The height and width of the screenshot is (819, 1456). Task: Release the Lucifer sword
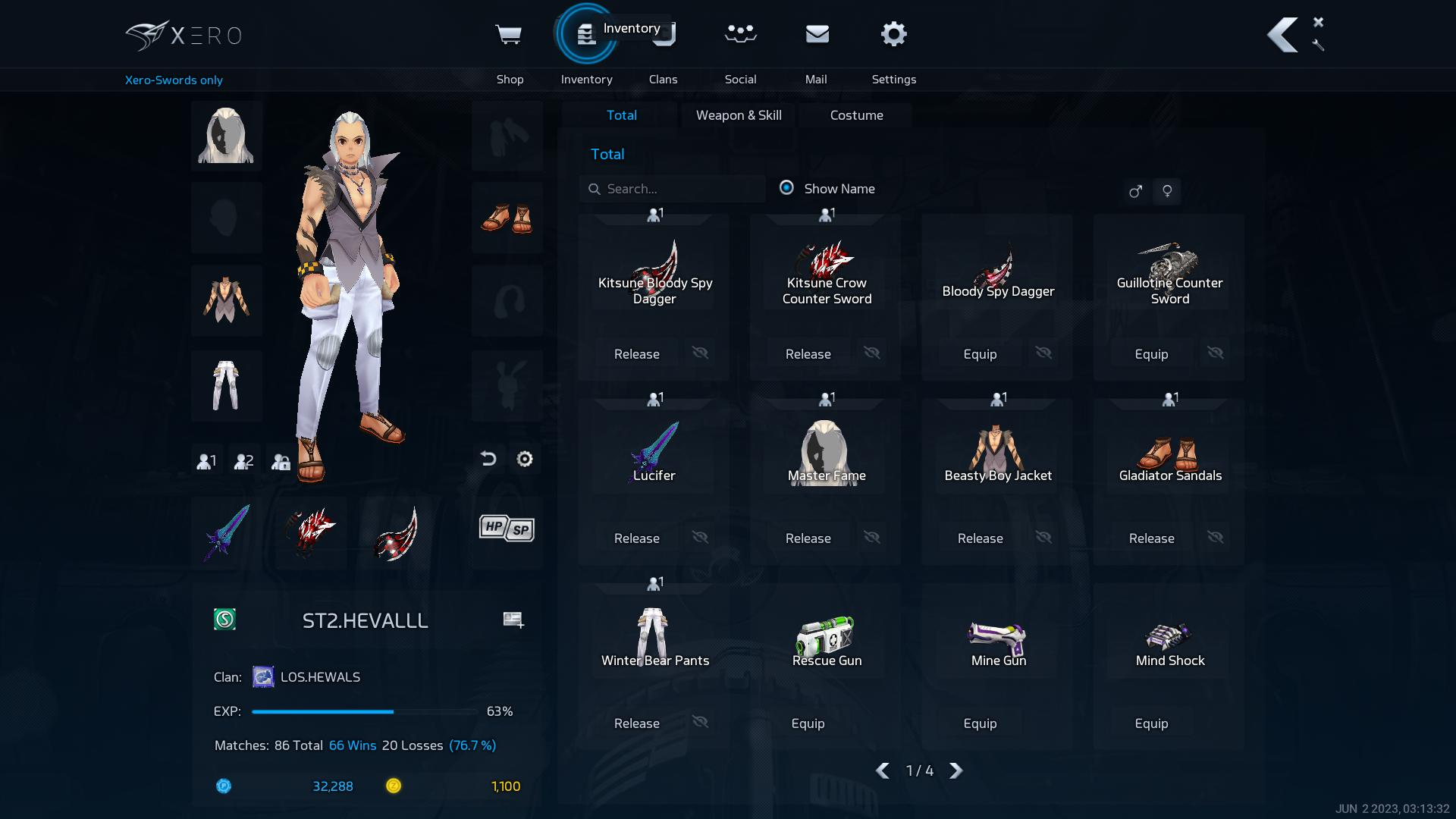click(636, 538)
